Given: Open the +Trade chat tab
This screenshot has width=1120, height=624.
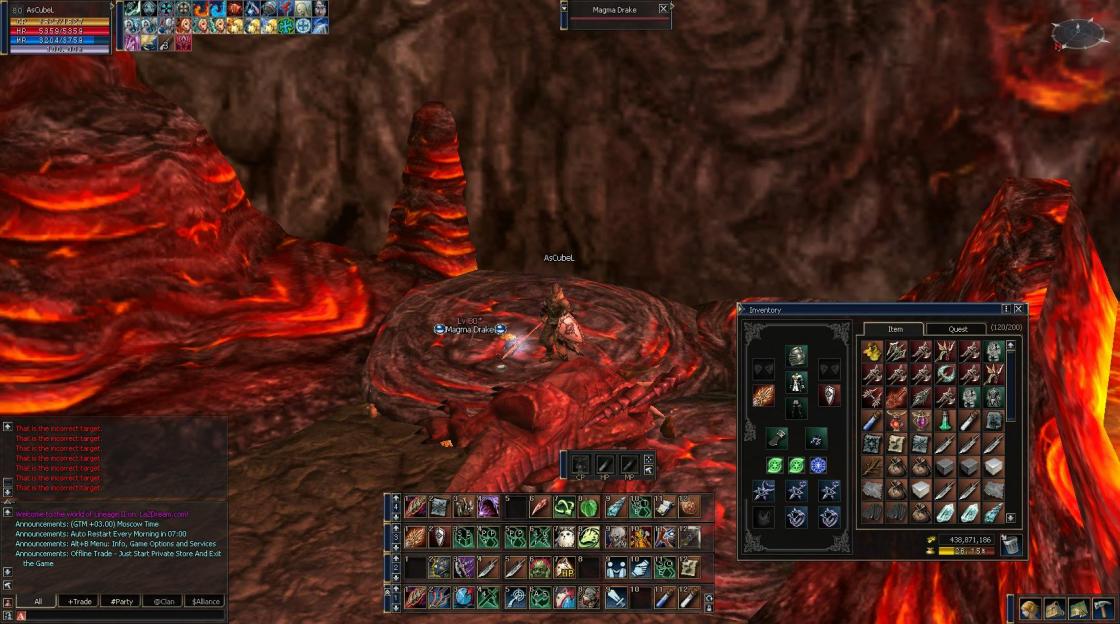Looking at the screenshot, I should pos(79,602).
